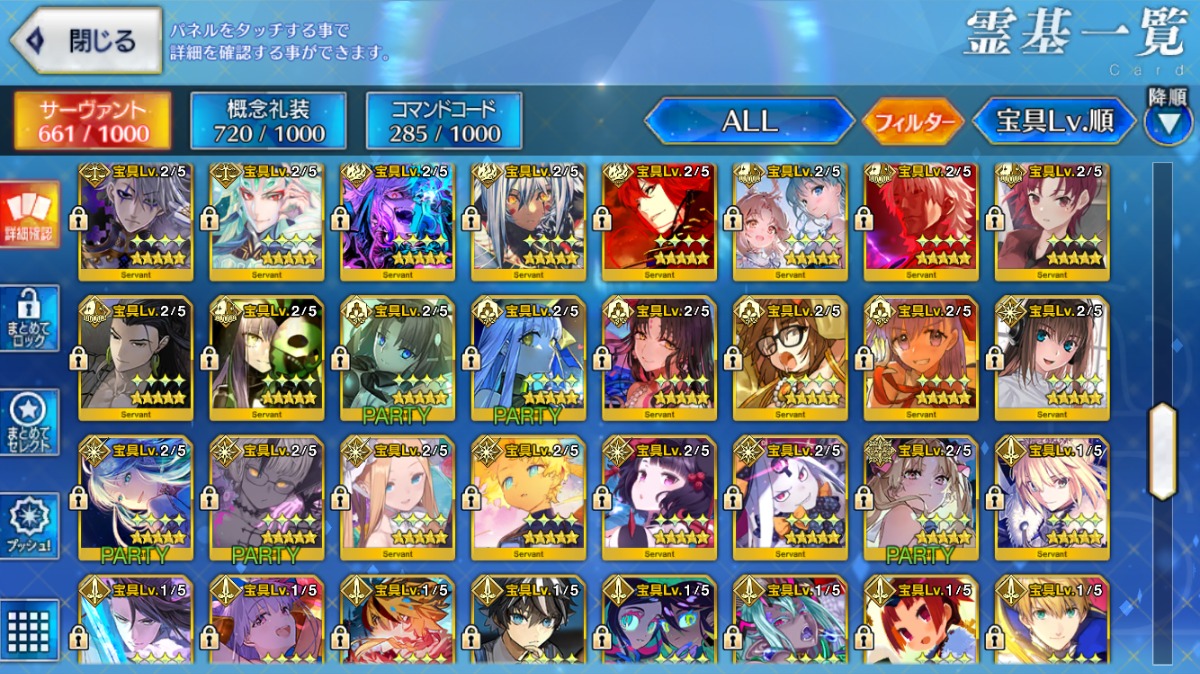Pick the green-skull masked servant card
This screenshot has height=674, width=1200.
[x=267, y=357]
